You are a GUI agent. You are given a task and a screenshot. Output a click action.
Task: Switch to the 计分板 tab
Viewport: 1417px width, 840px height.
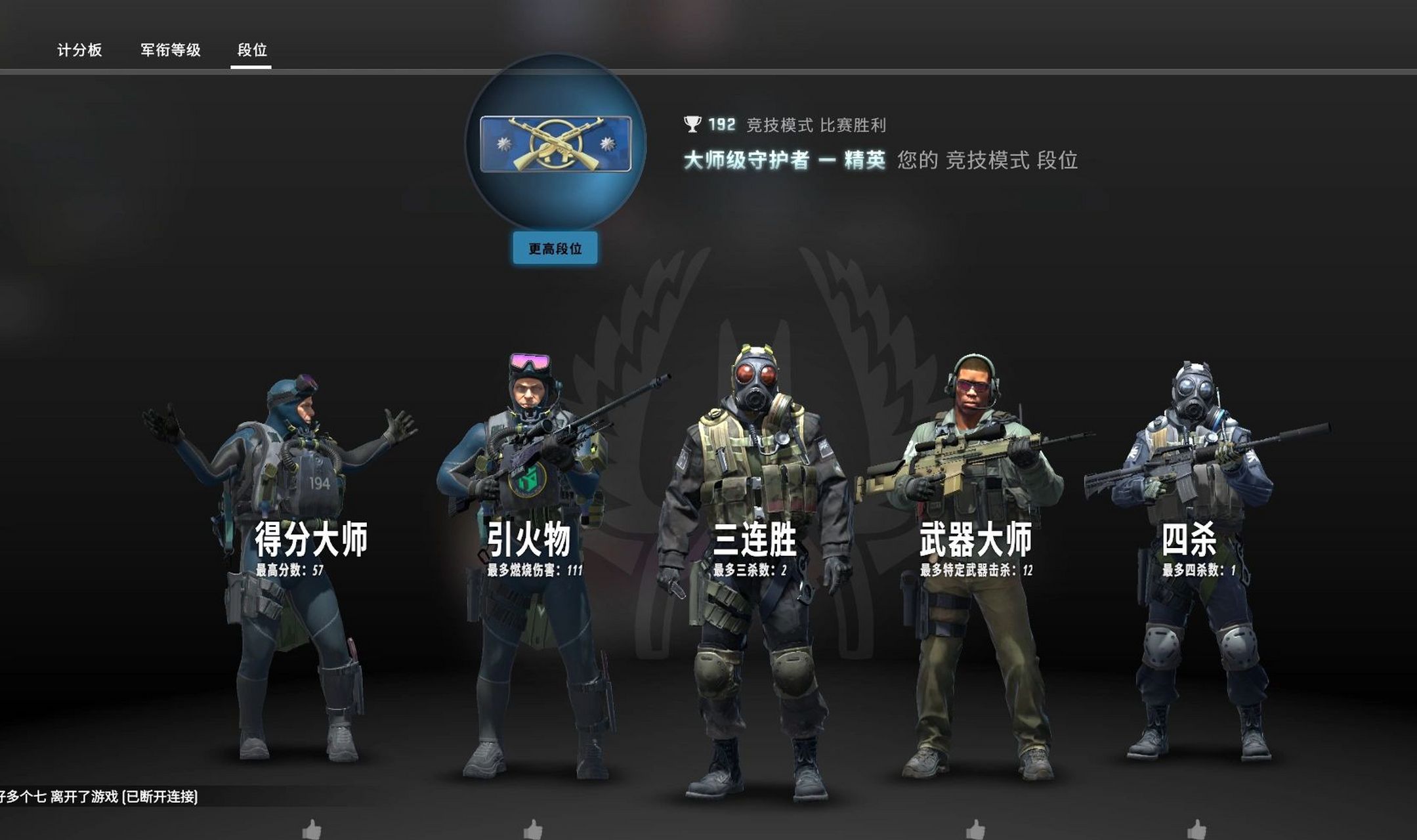(80, 49)
